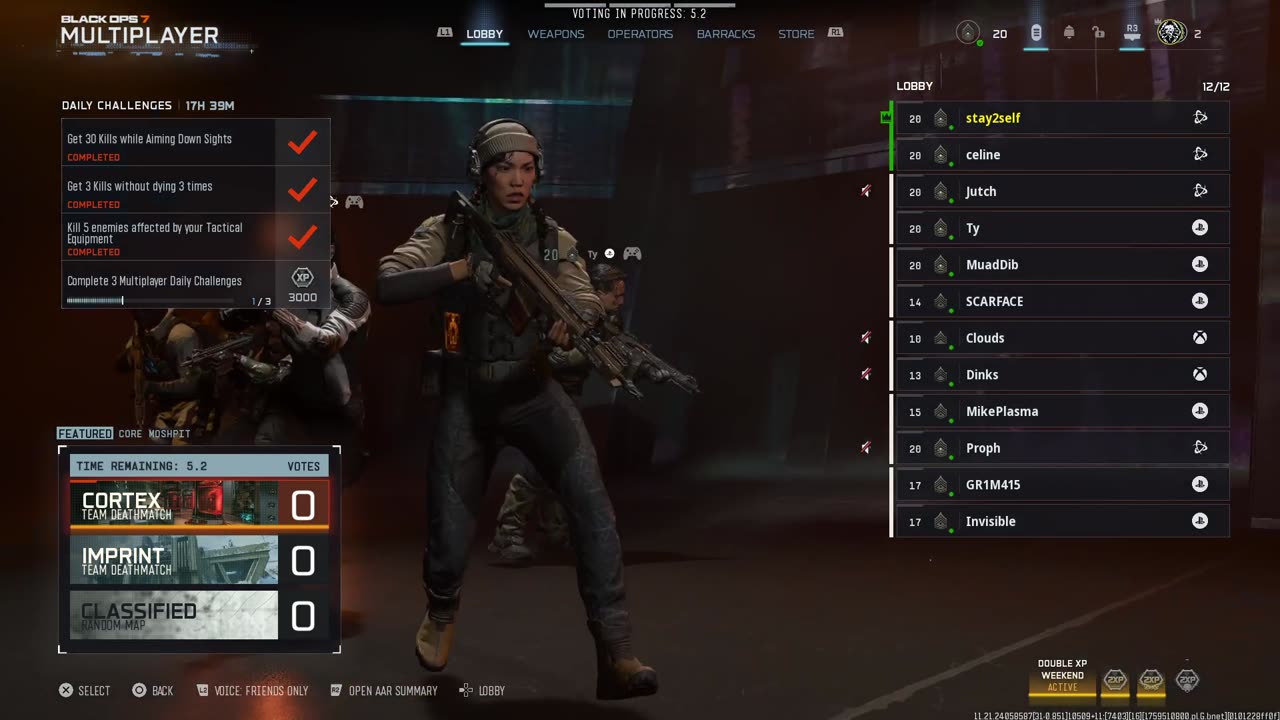Switch to the Weapons tab
This screenshot has height=720, width=1280.
pyautogui.click(x=556, y=34)
